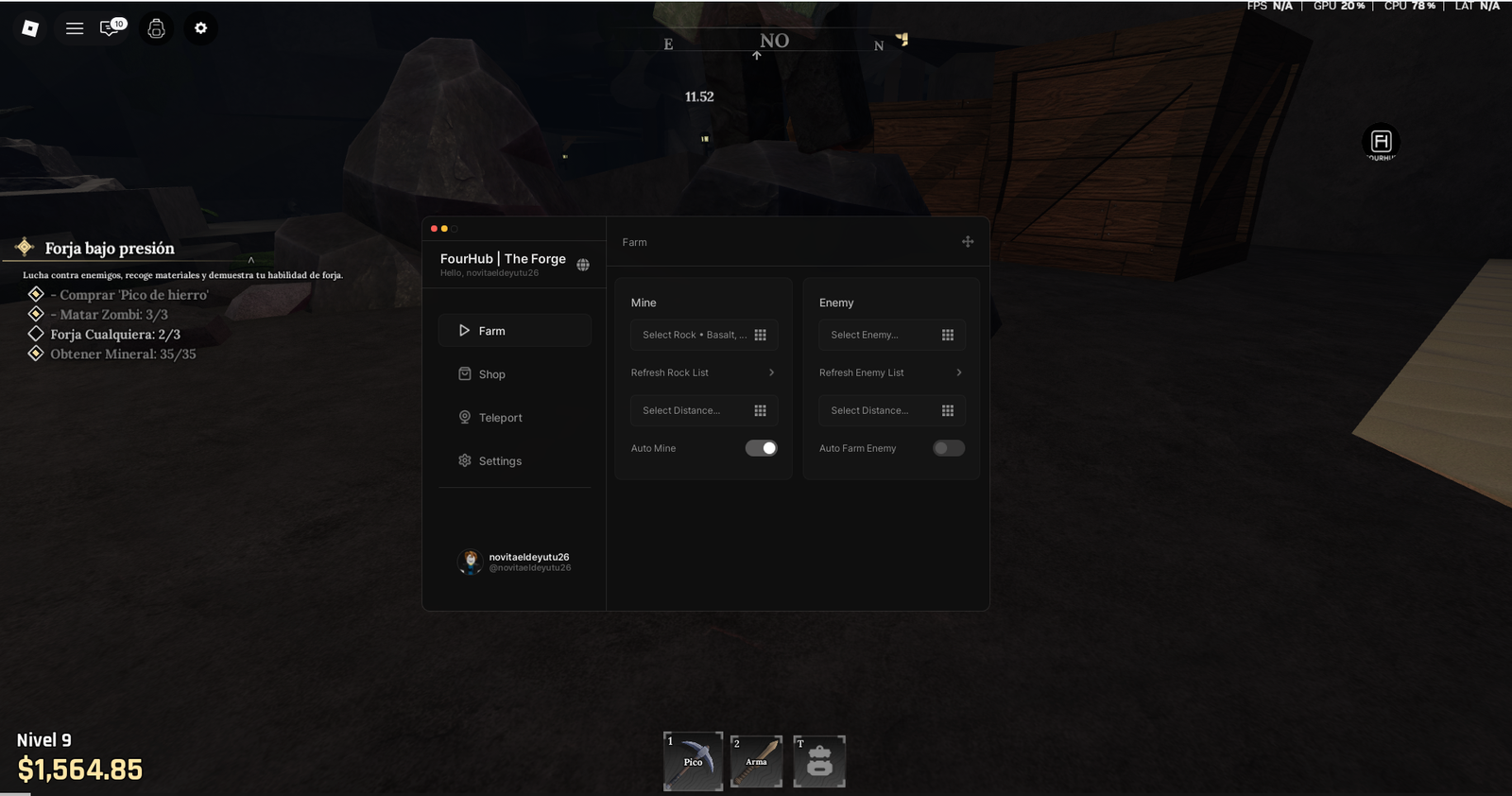Open the Select Rock dropdown
Viewport: 1512px width, 796px height.
point(703,334)
